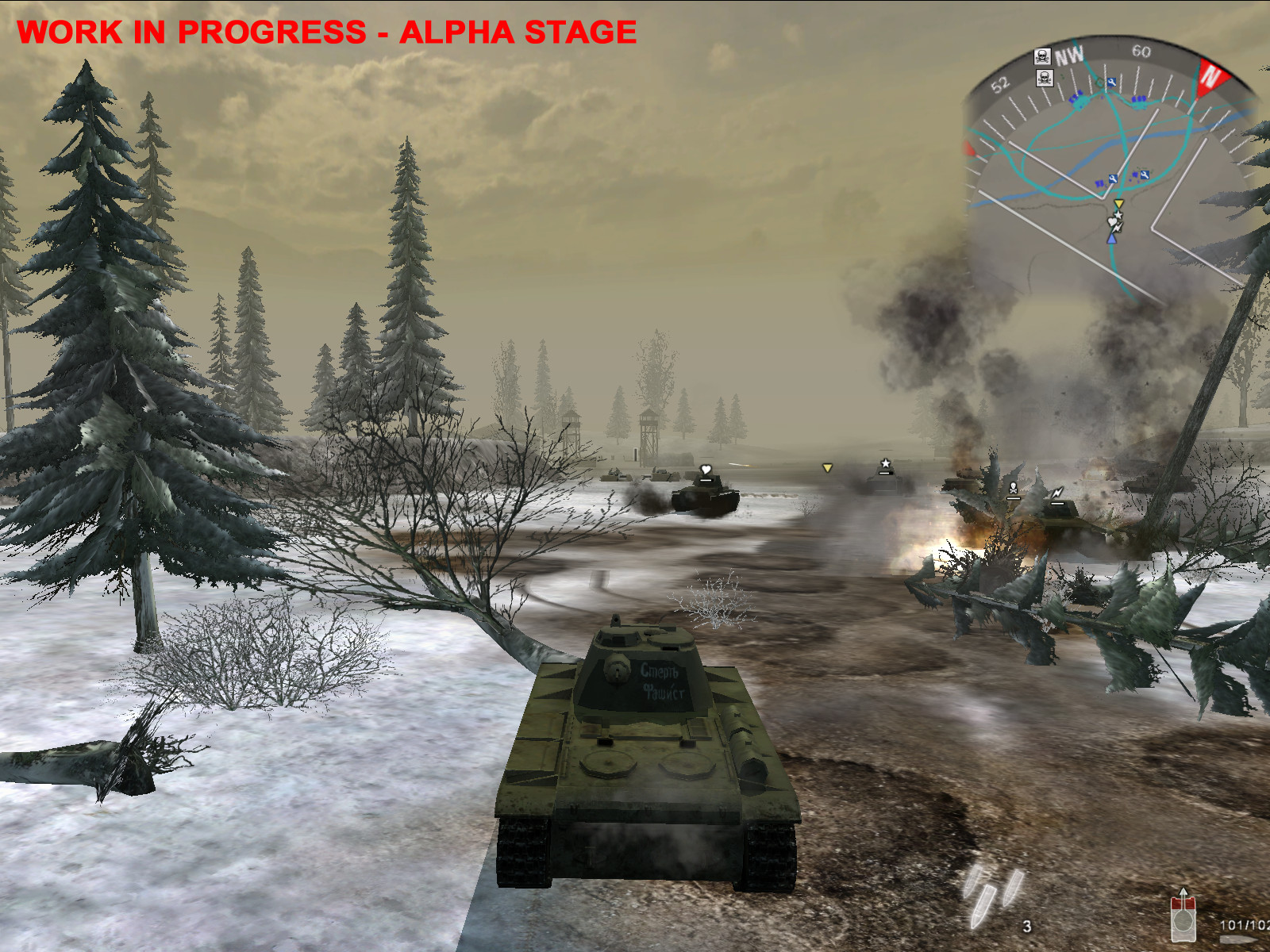The width and height of the screenshot is (1270, 952).
Task: Click the NW heading label on the compass
Action: pyautogui.click(x=1070, y=55)
